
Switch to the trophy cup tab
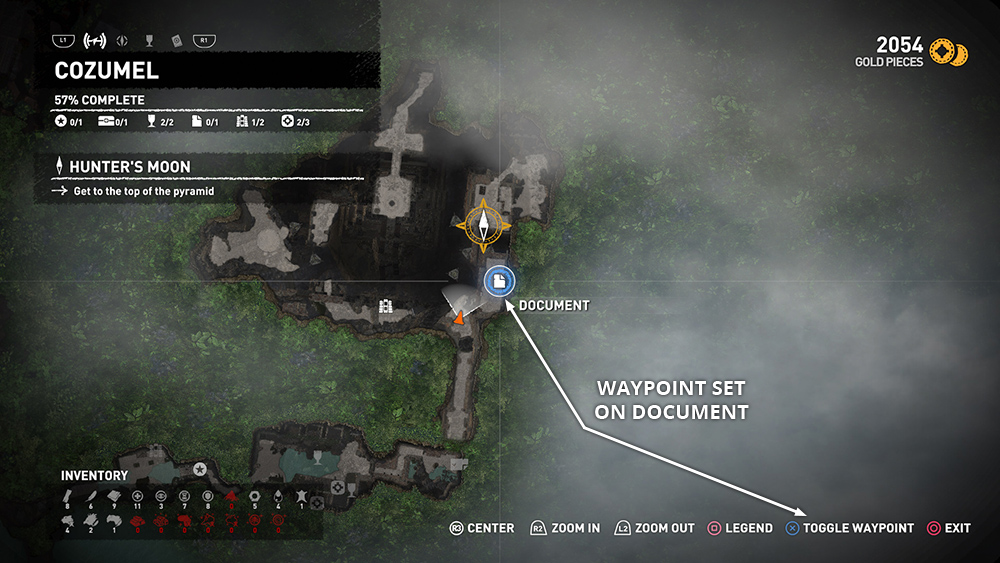[149, 41]
